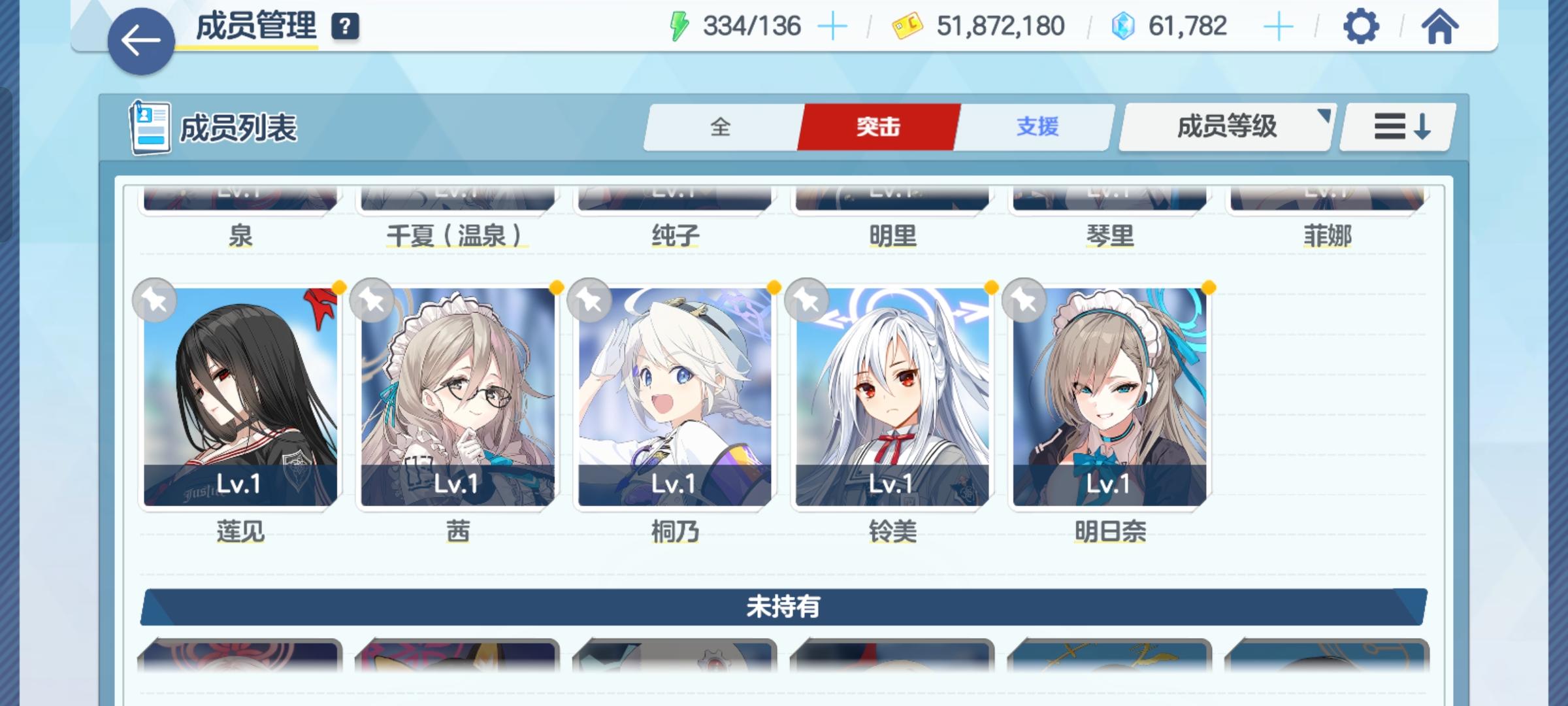Collapse the 未持有 section banner
The height and width of the screenshot is (706, 1568).
(784, 607)
